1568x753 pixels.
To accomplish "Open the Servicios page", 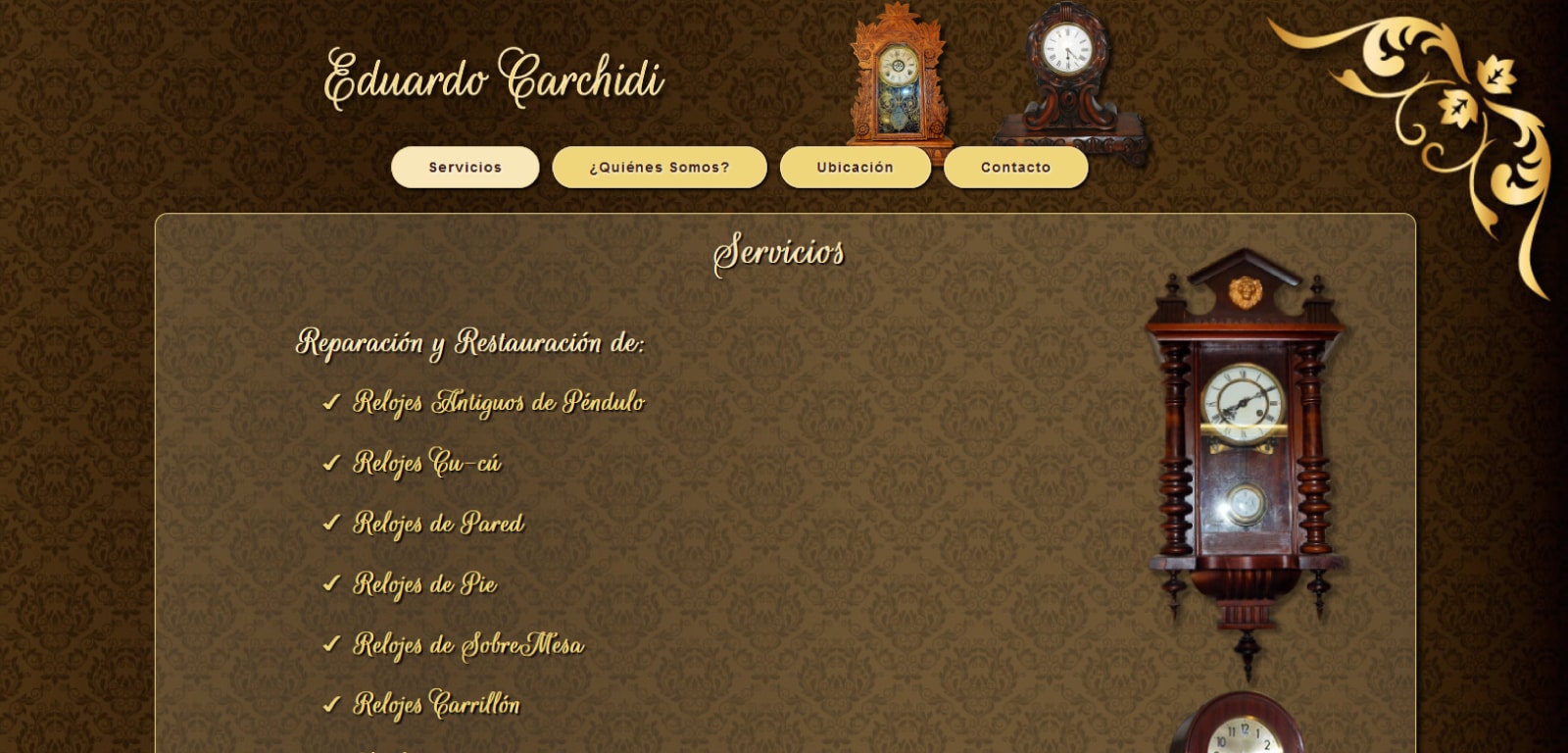I will coord(465,167).
